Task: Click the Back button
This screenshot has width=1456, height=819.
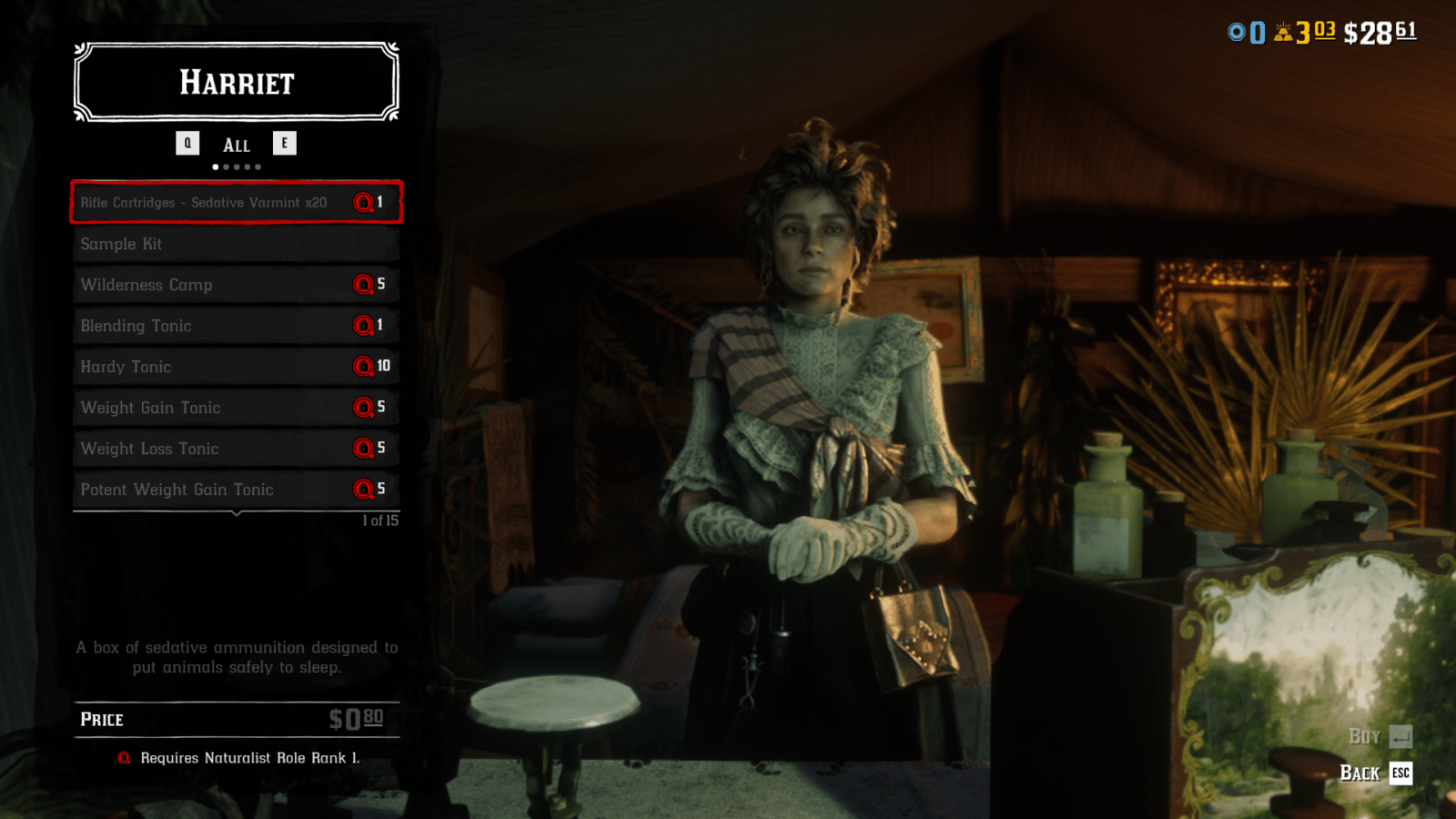Action: point(1360,773)
